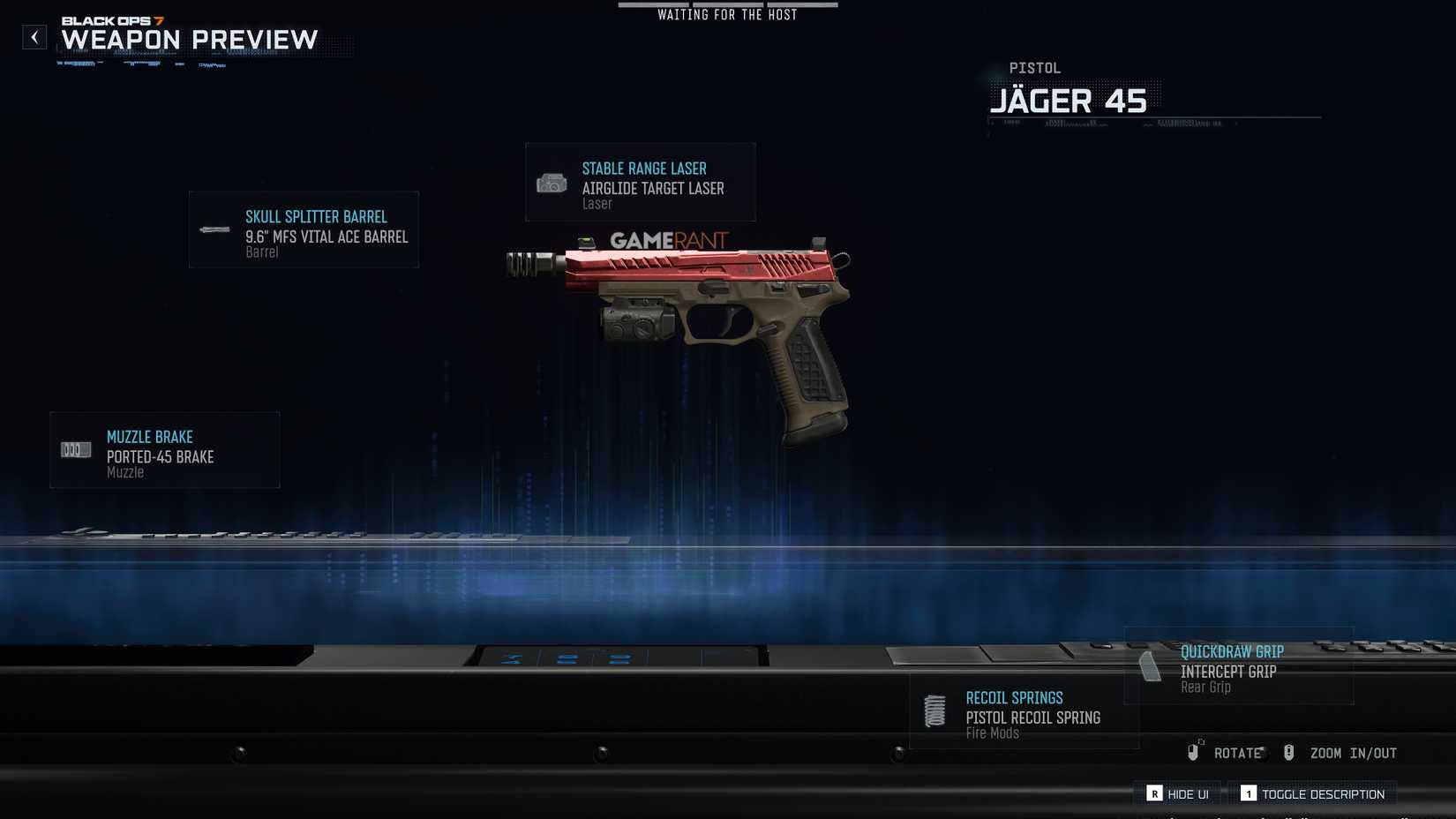Select the Pistol category label

pos(1034,67)
